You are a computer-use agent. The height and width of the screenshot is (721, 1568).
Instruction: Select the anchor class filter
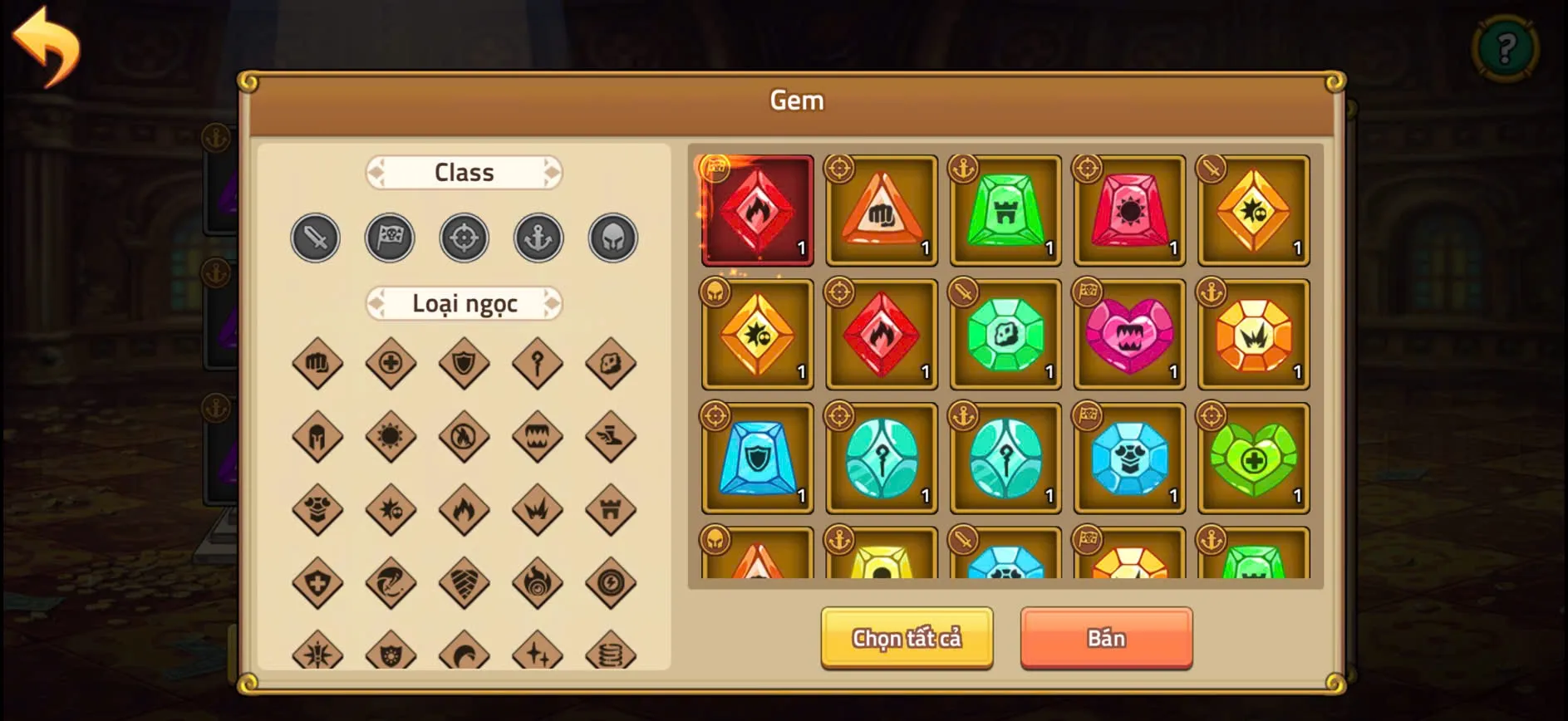coord(538,237)
